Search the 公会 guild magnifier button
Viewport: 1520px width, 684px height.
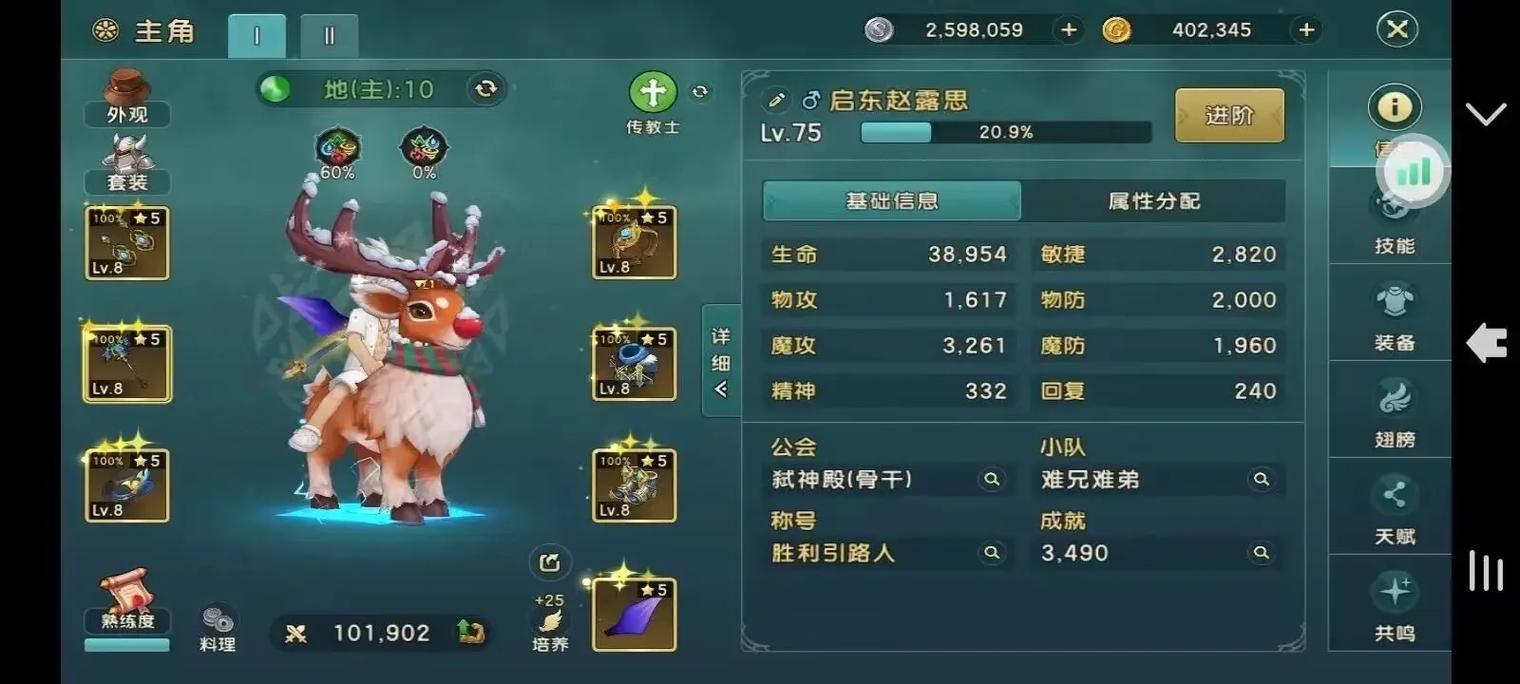pos(991,480)
